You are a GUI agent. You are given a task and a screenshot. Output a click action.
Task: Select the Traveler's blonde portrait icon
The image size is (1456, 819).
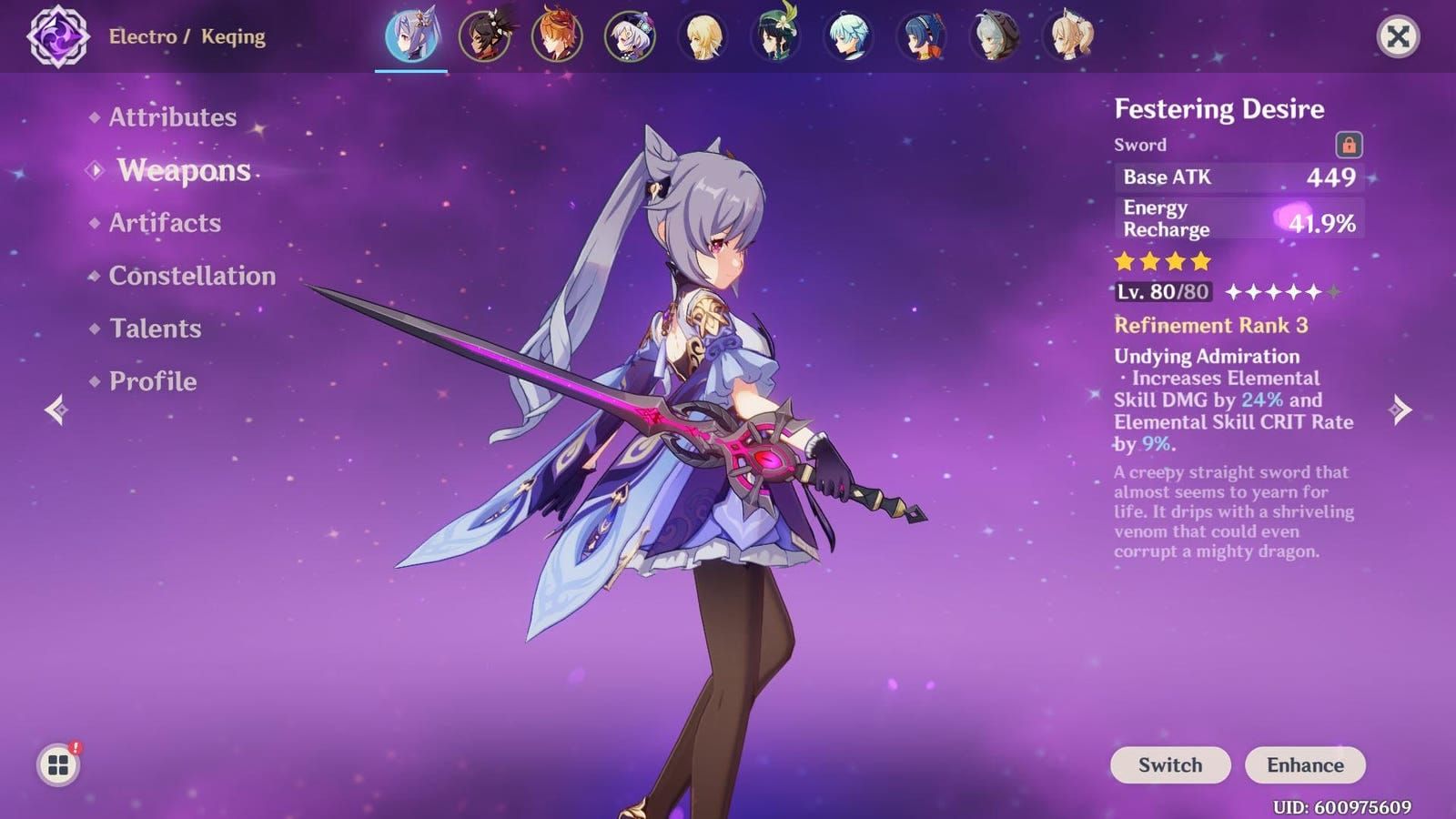click(x=705, y=36)
